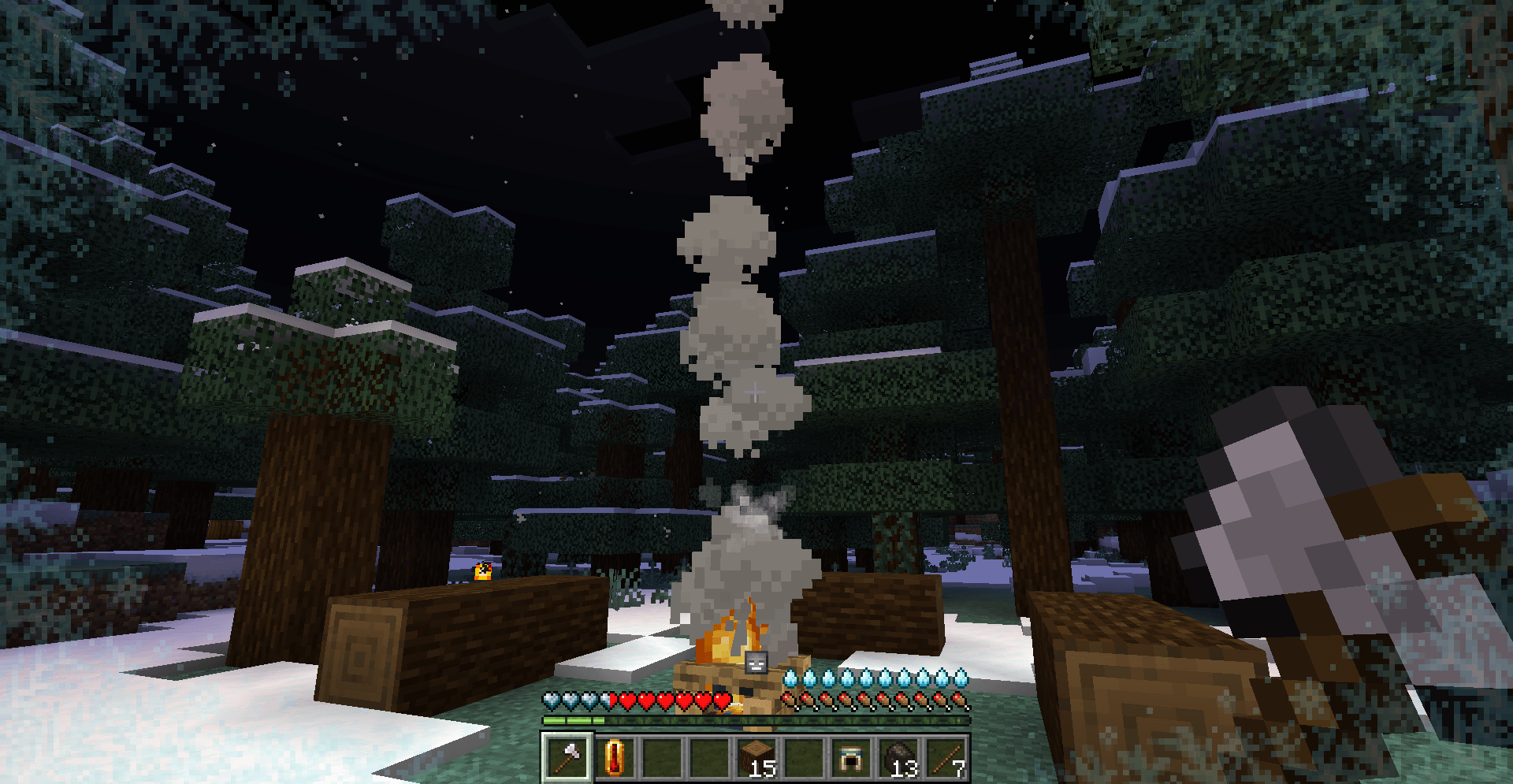Viewport: 1513px width, 784px height.
Task: Click the face visible in the campfire smoke
Action: 754,664
